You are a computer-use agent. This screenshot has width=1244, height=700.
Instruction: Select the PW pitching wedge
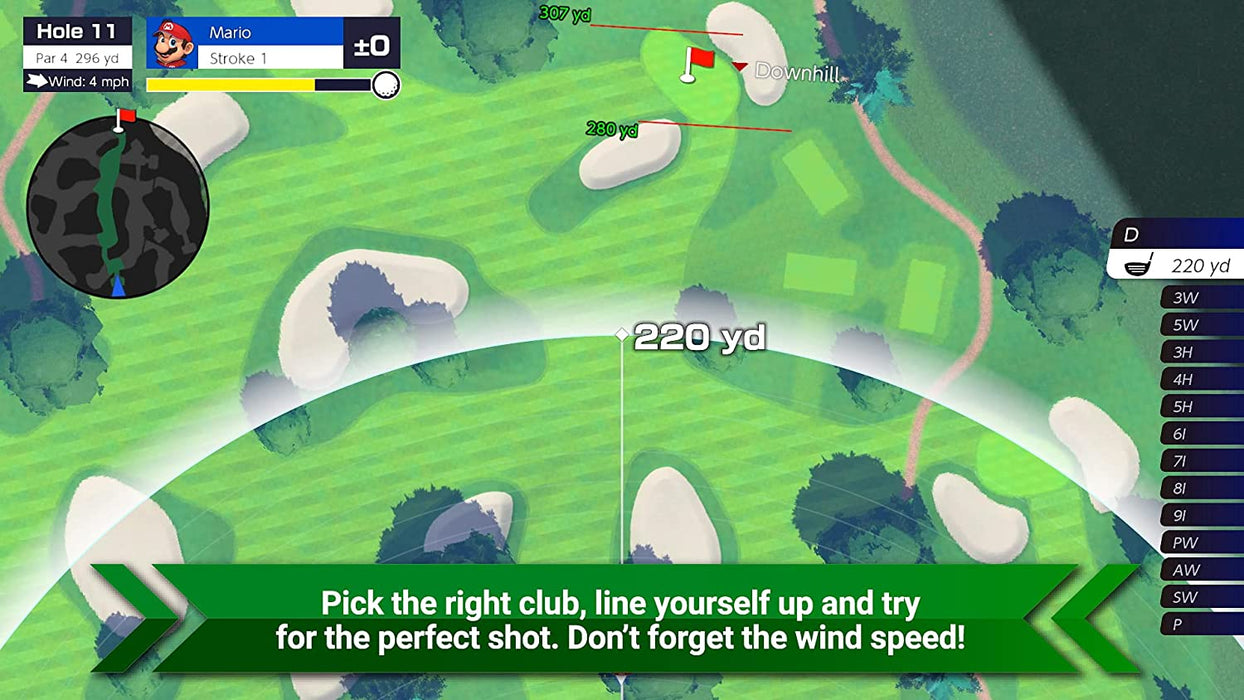(1200, 543)
